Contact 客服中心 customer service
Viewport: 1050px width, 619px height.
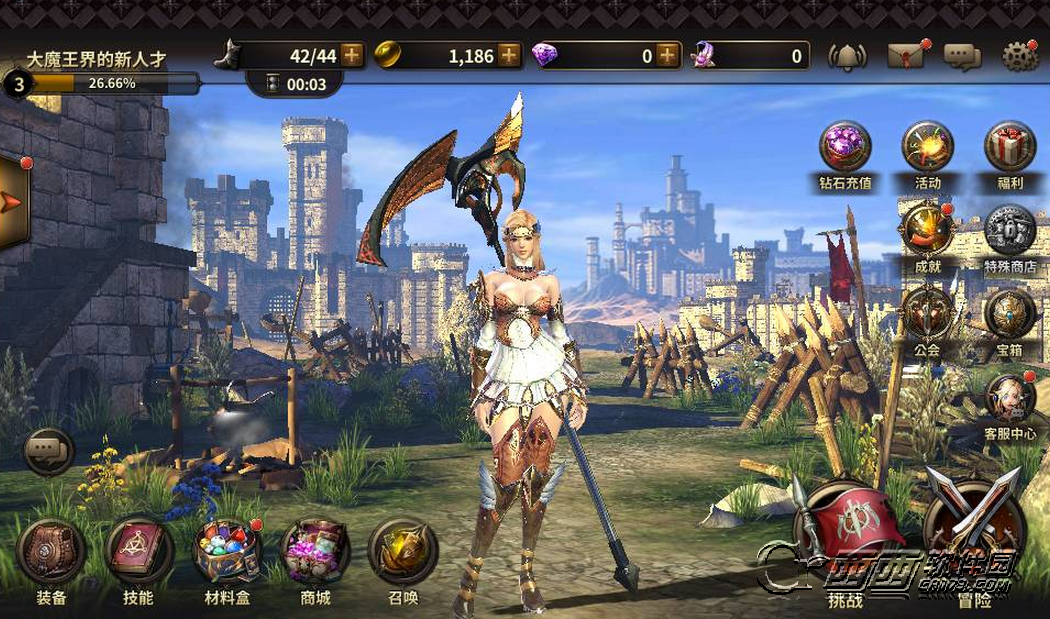pyautogui.click(x=1010, y=399)
